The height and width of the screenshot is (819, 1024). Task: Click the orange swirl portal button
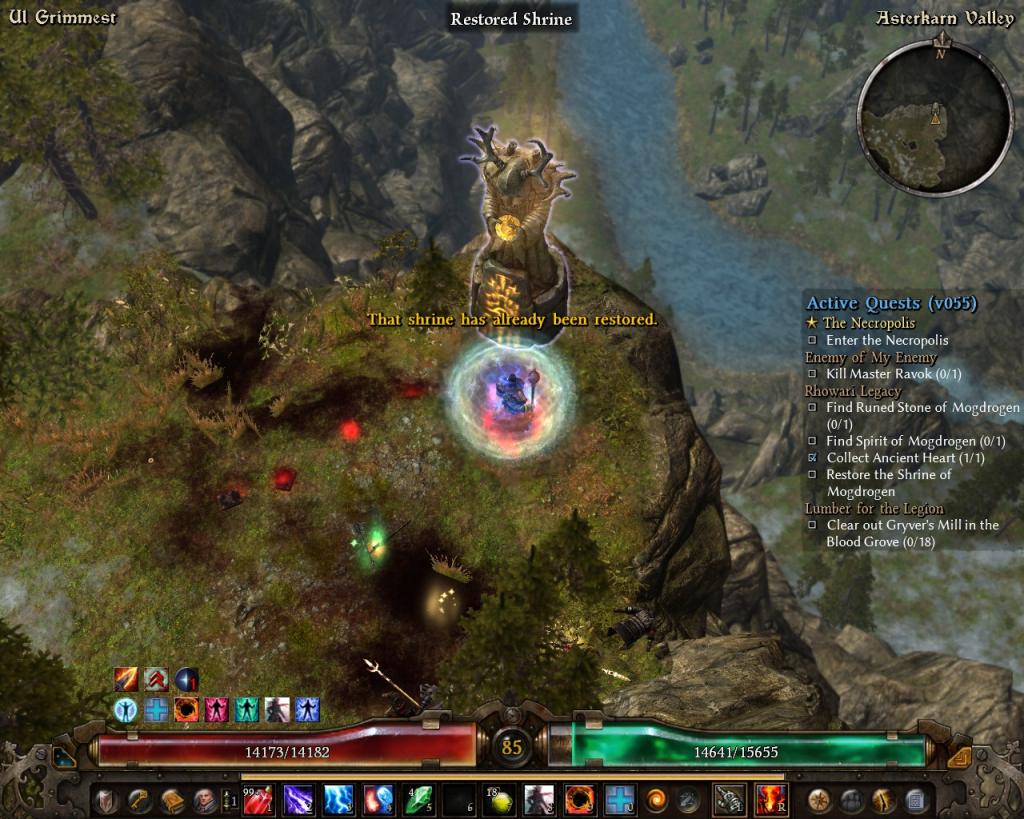click(x=656, y=799)
